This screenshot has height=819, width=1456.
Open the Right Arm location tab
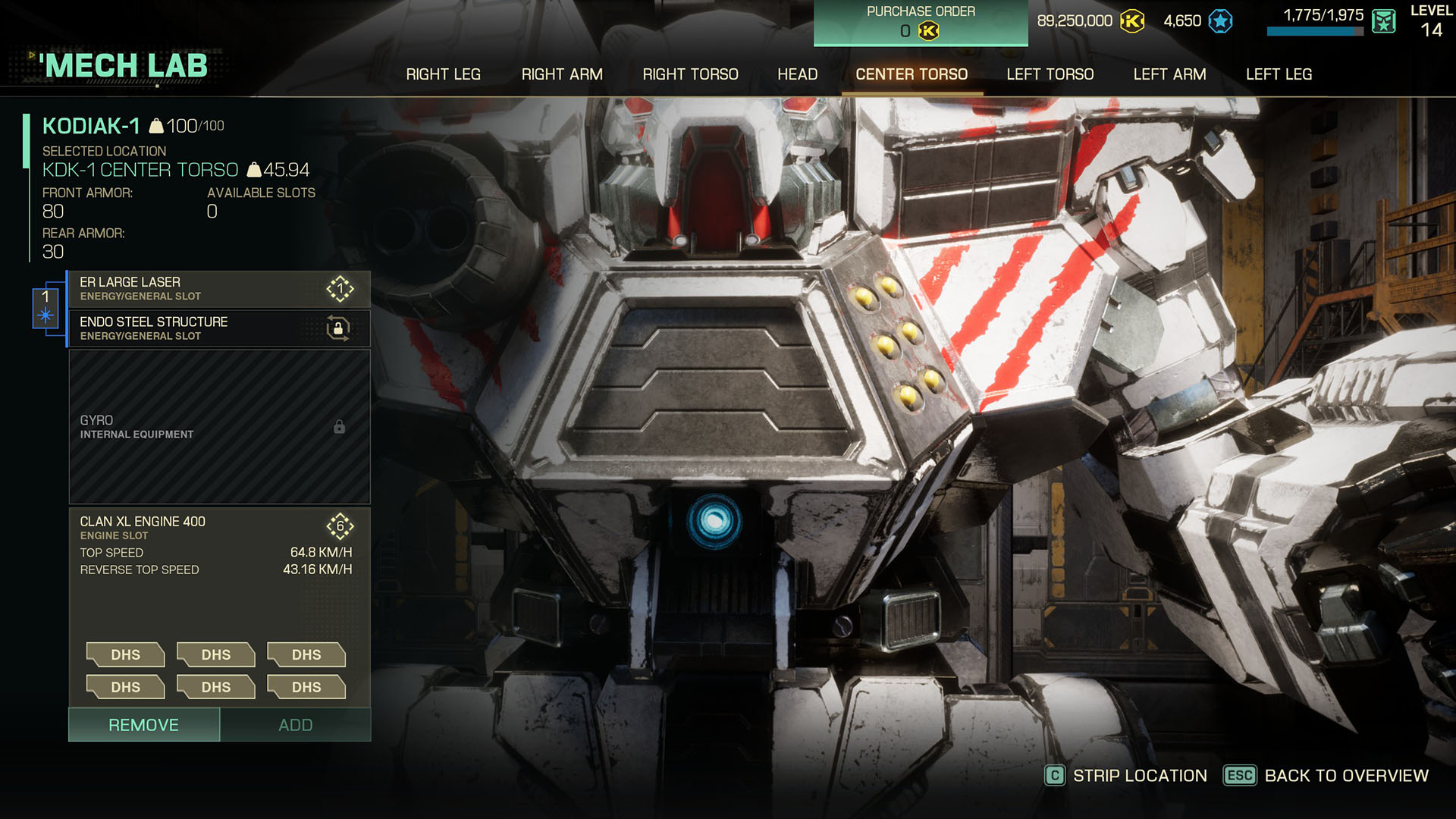click(x=562, y=74)
